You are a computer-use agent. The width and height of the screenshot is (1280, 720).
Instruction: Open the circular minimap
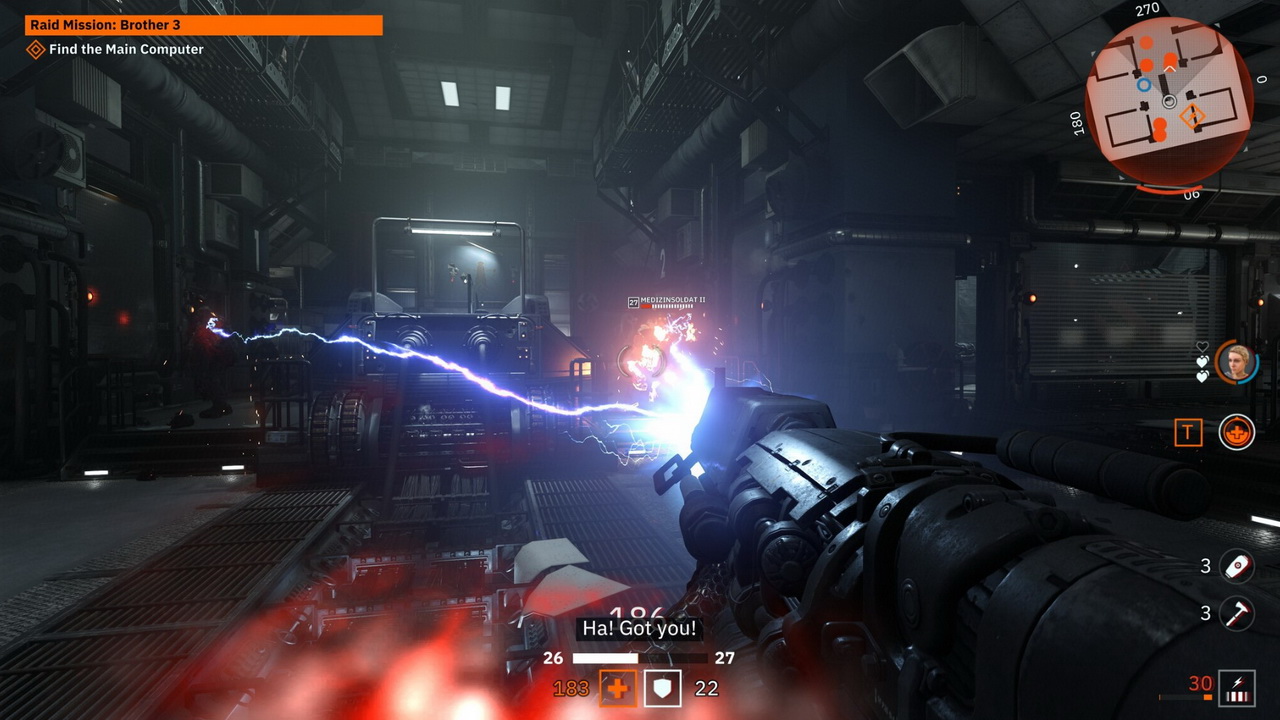pos(1168,100)
